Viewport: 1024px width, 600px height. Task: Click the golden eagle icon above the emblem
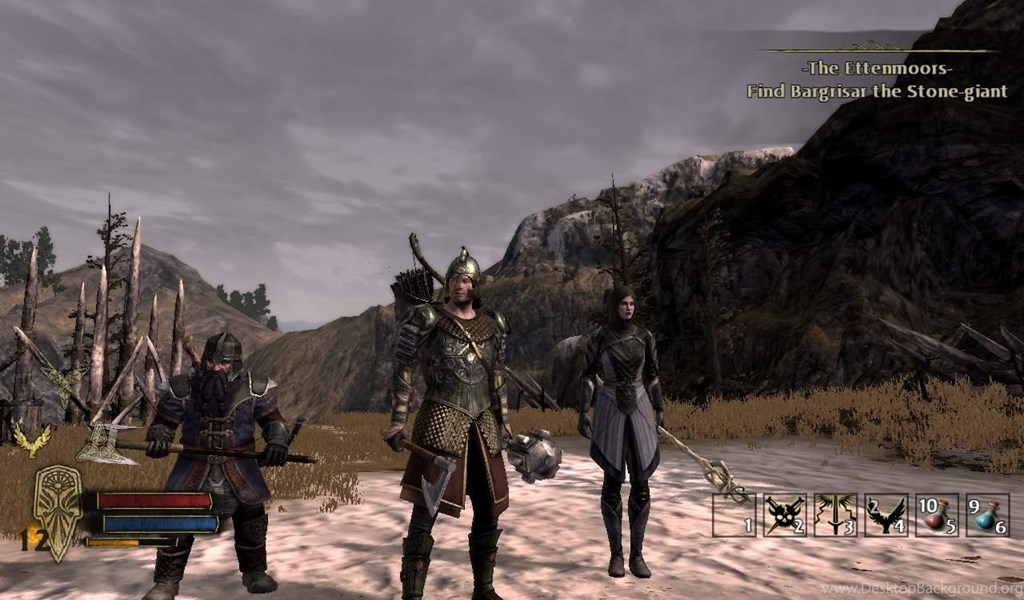tap(30, 439)
